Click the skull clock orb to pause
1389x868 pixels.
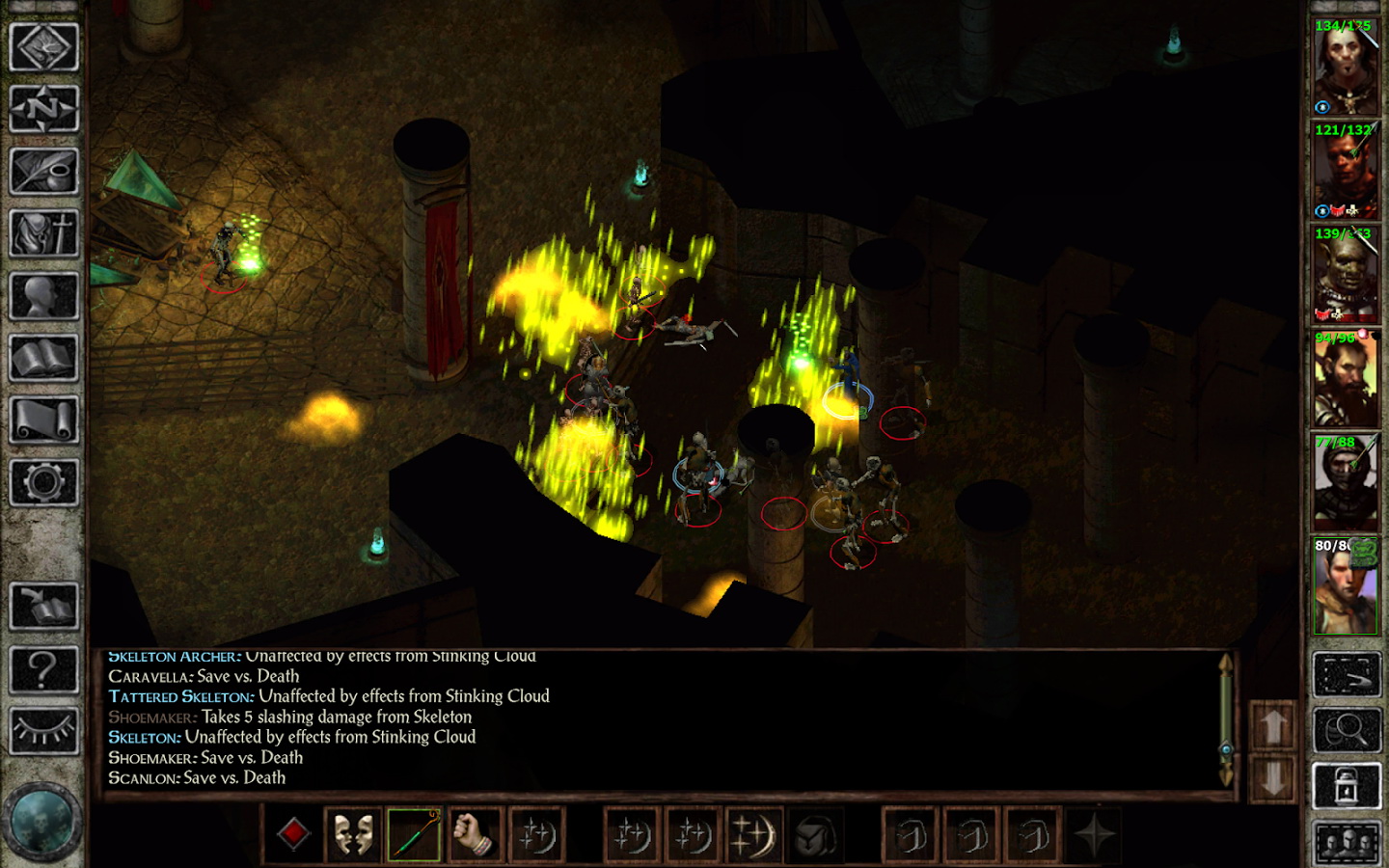tap(41, 823)
